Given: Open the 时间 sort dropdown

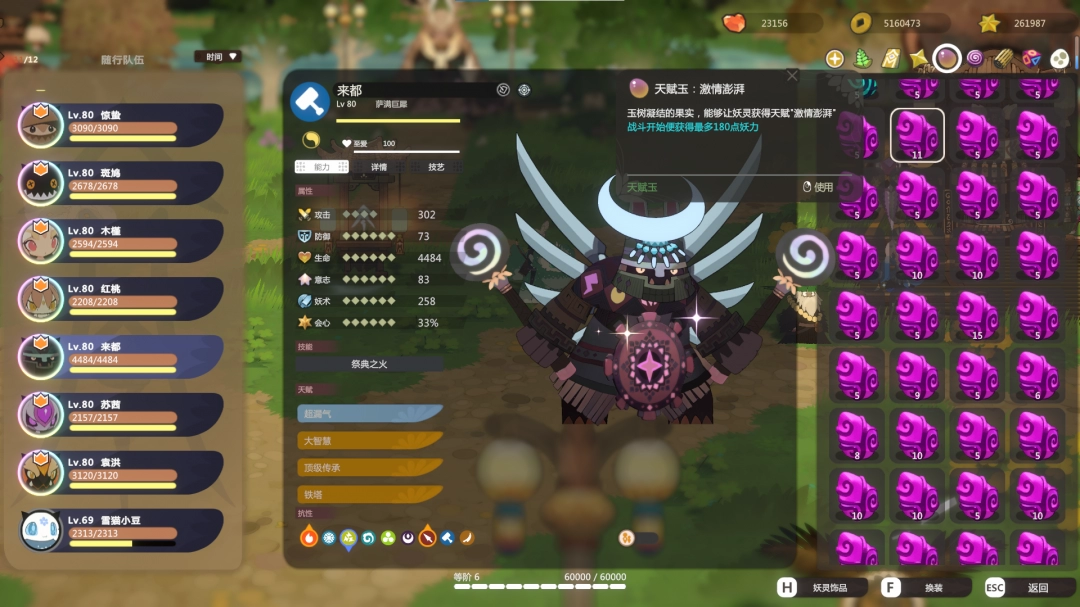Looking at the screenshot, I should [x=217, y=57].
